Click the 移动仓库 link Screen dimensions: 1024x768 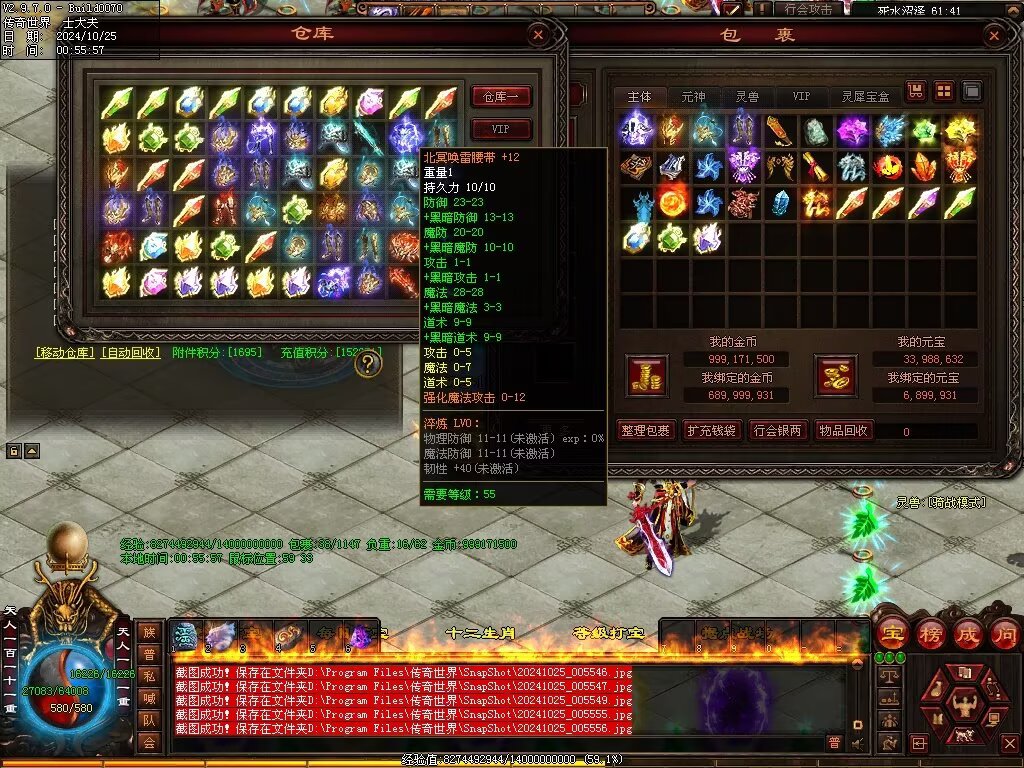(x=65, y=353)
